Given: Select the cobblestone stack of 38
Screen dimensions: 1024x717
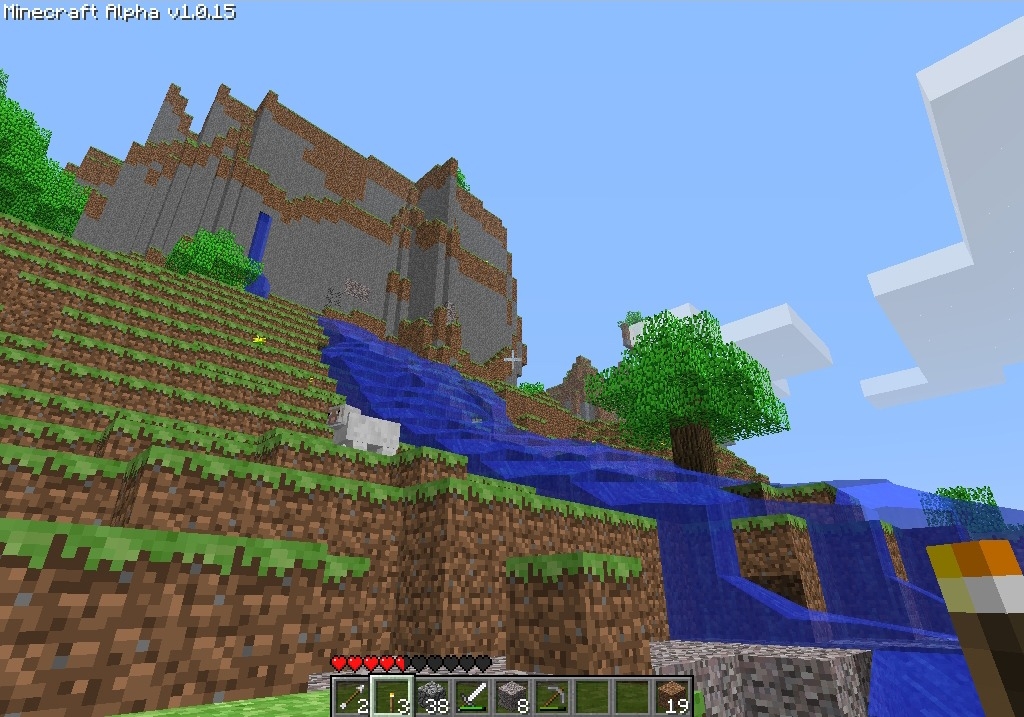Looking at the screenshot, I should [431, 696].
